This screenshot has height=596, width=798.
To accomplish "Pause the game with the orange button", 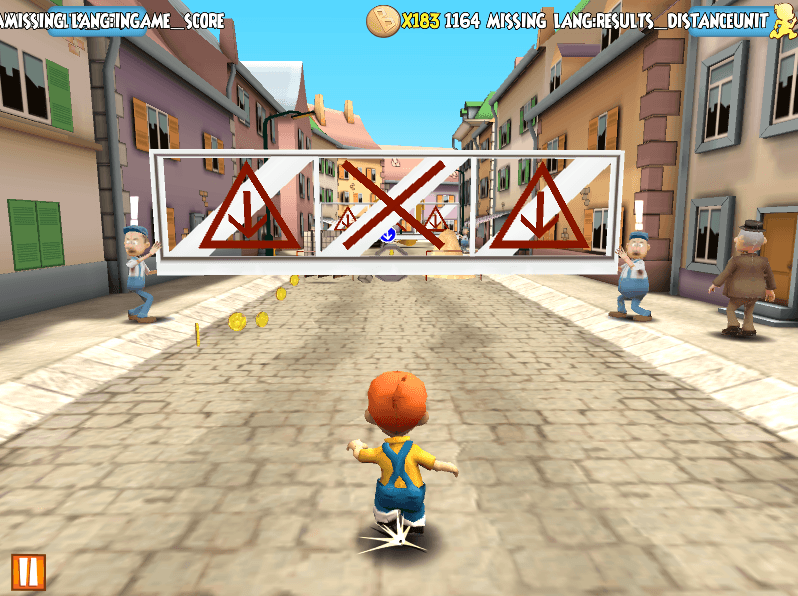I will 27,571.
